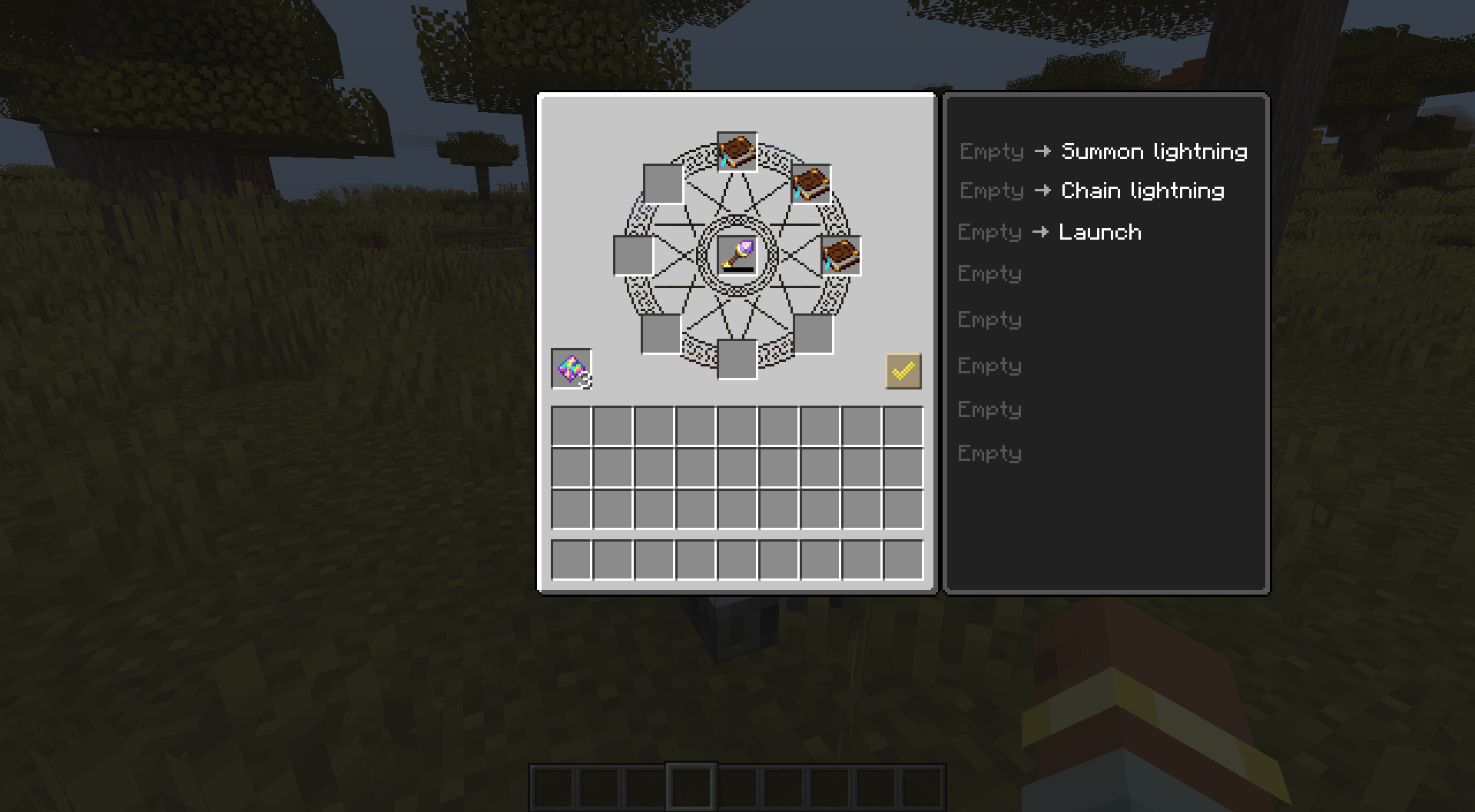Click the Launch spell entry

pos(1100,232)
